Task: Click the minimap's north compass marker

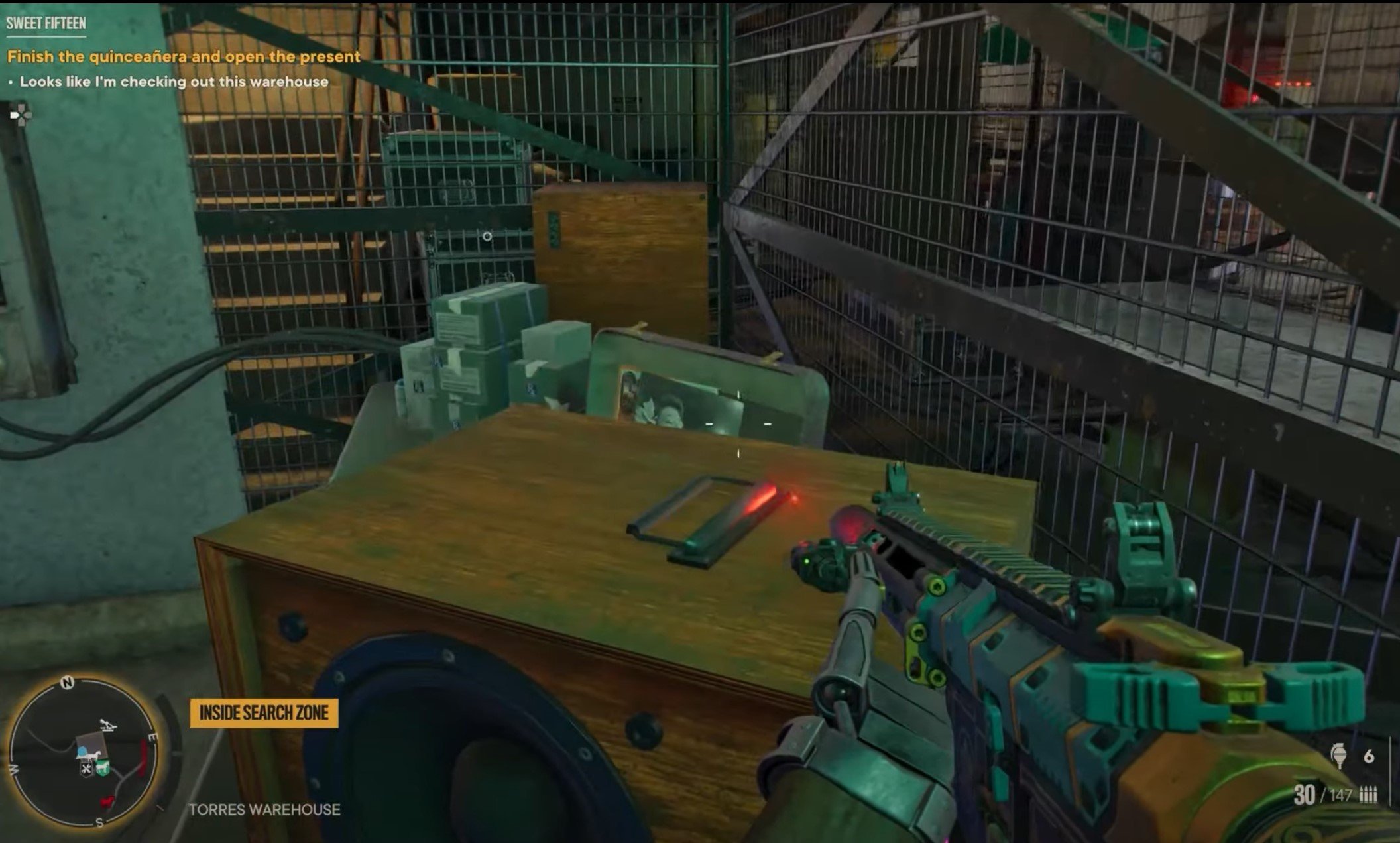Action: pos(67,683)
